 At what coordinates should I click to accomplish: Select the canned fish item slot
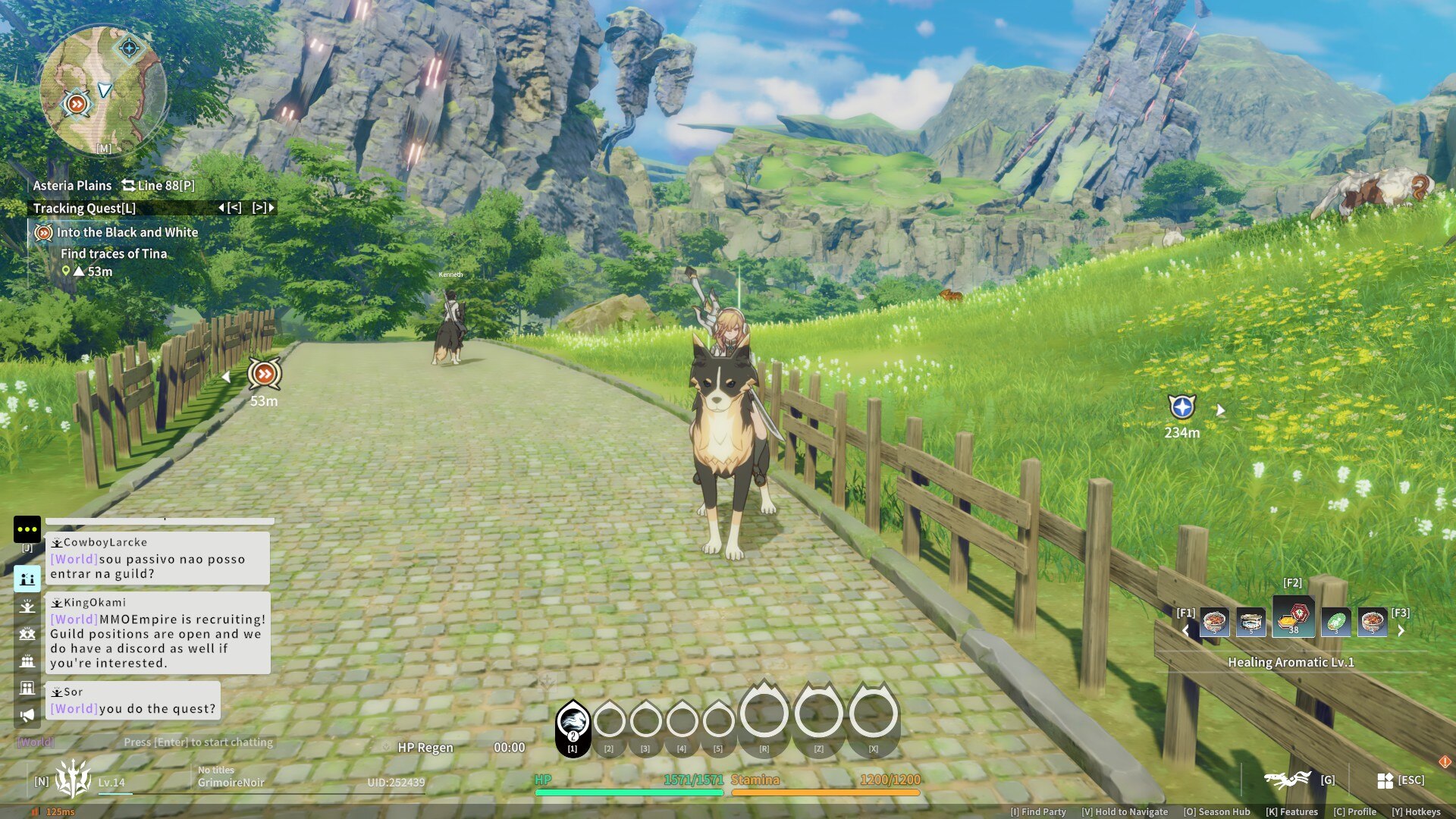tap(1250, 622)
